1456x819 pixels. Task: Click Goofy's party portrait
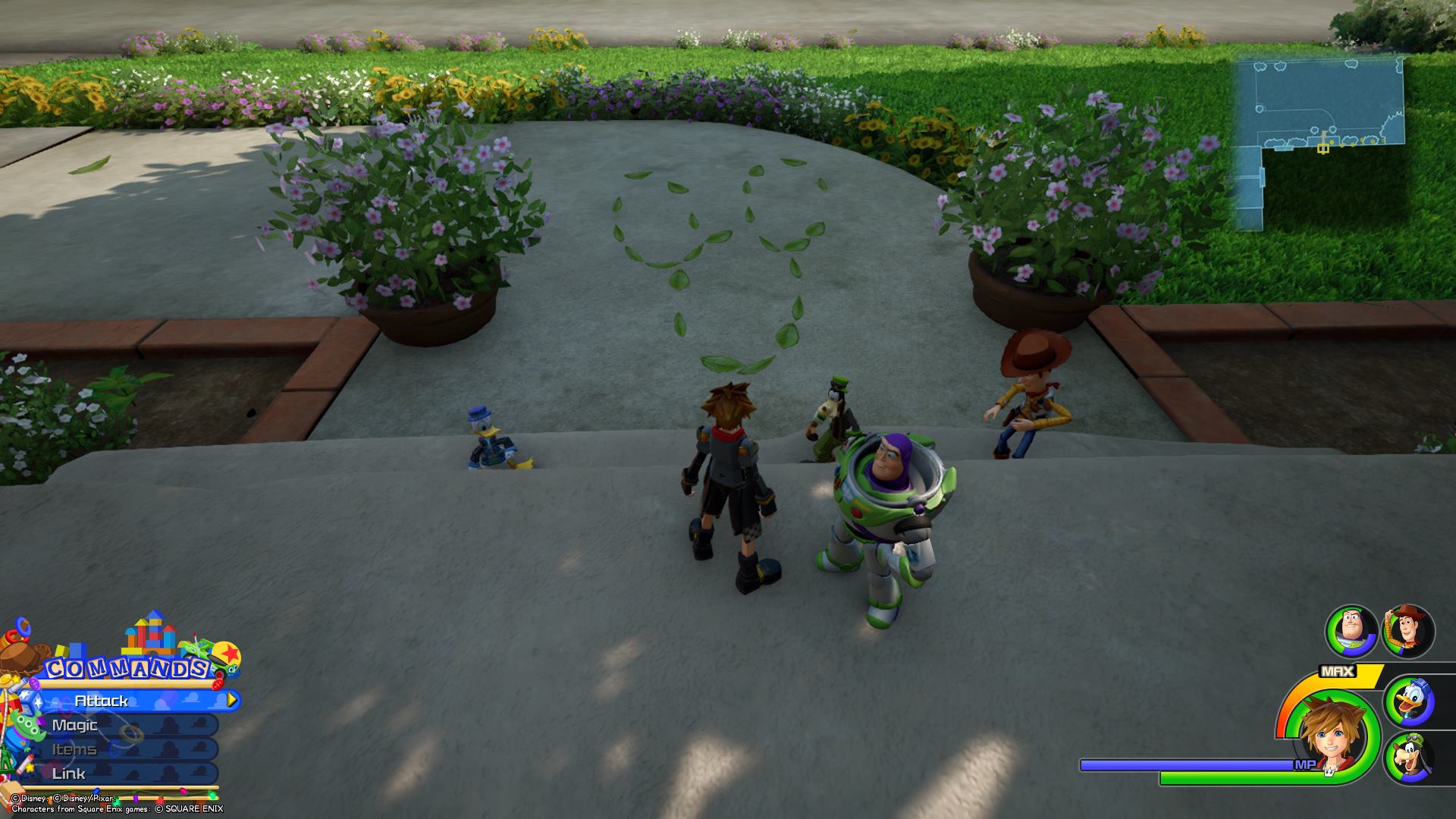coord(1409,758)
